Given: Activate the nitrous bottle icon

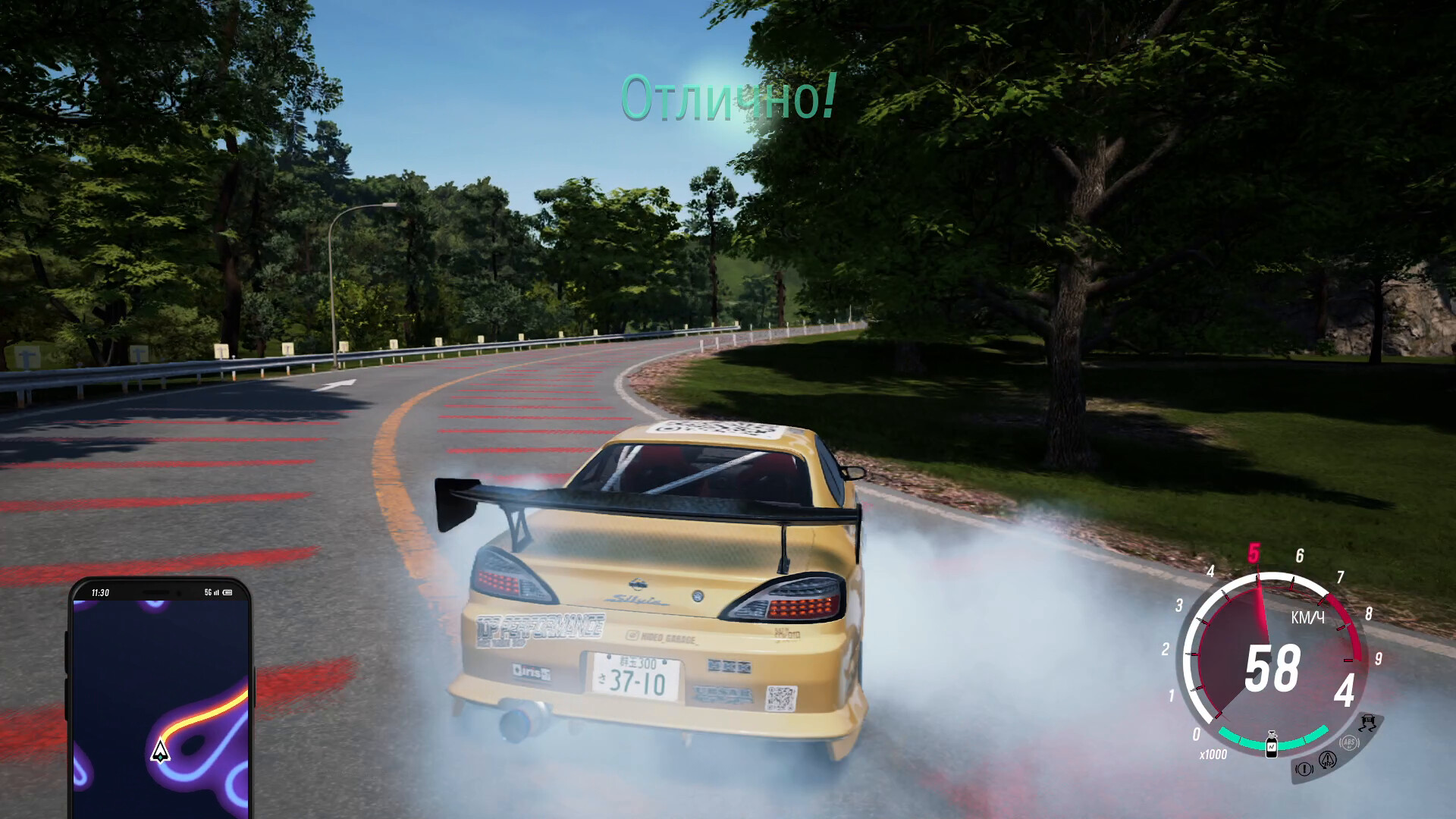Looking at the screenshot, I should 1272,743.
